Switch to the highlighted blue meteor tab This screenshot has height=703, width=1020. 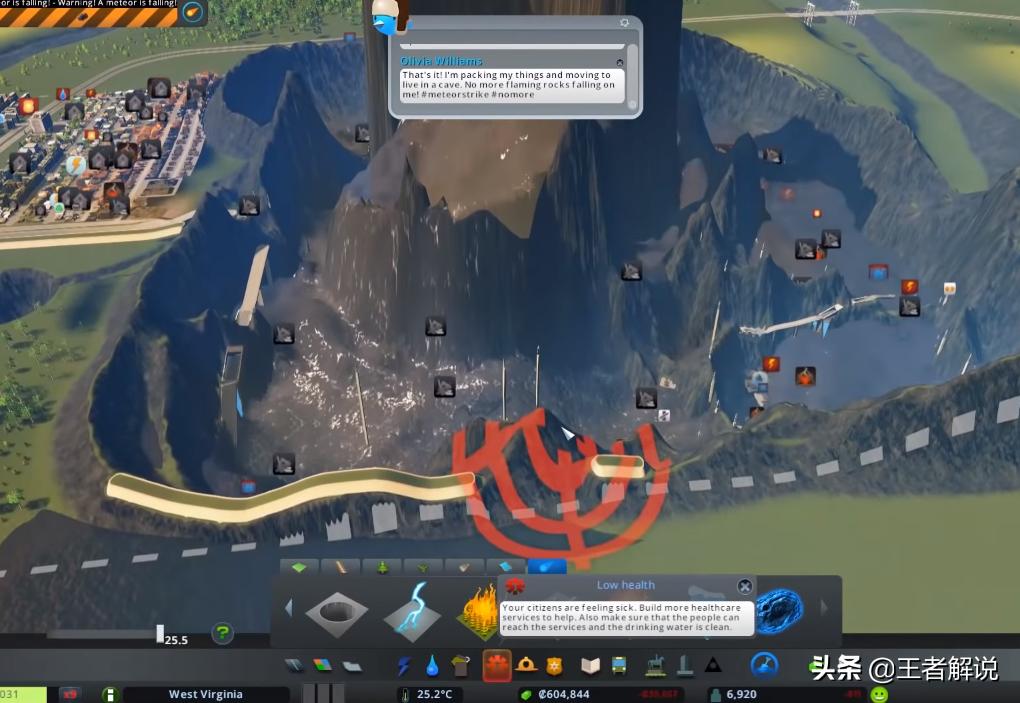pyautogui.click(x=547, y=567)
